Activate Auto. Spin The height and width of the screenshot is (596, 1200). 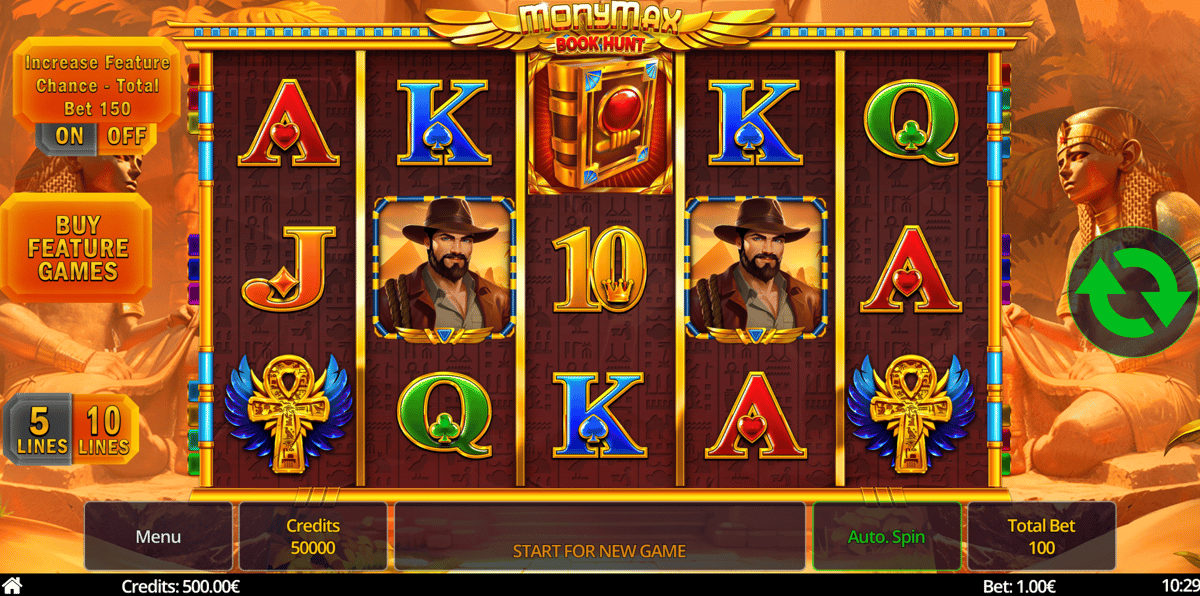[886, 537]
